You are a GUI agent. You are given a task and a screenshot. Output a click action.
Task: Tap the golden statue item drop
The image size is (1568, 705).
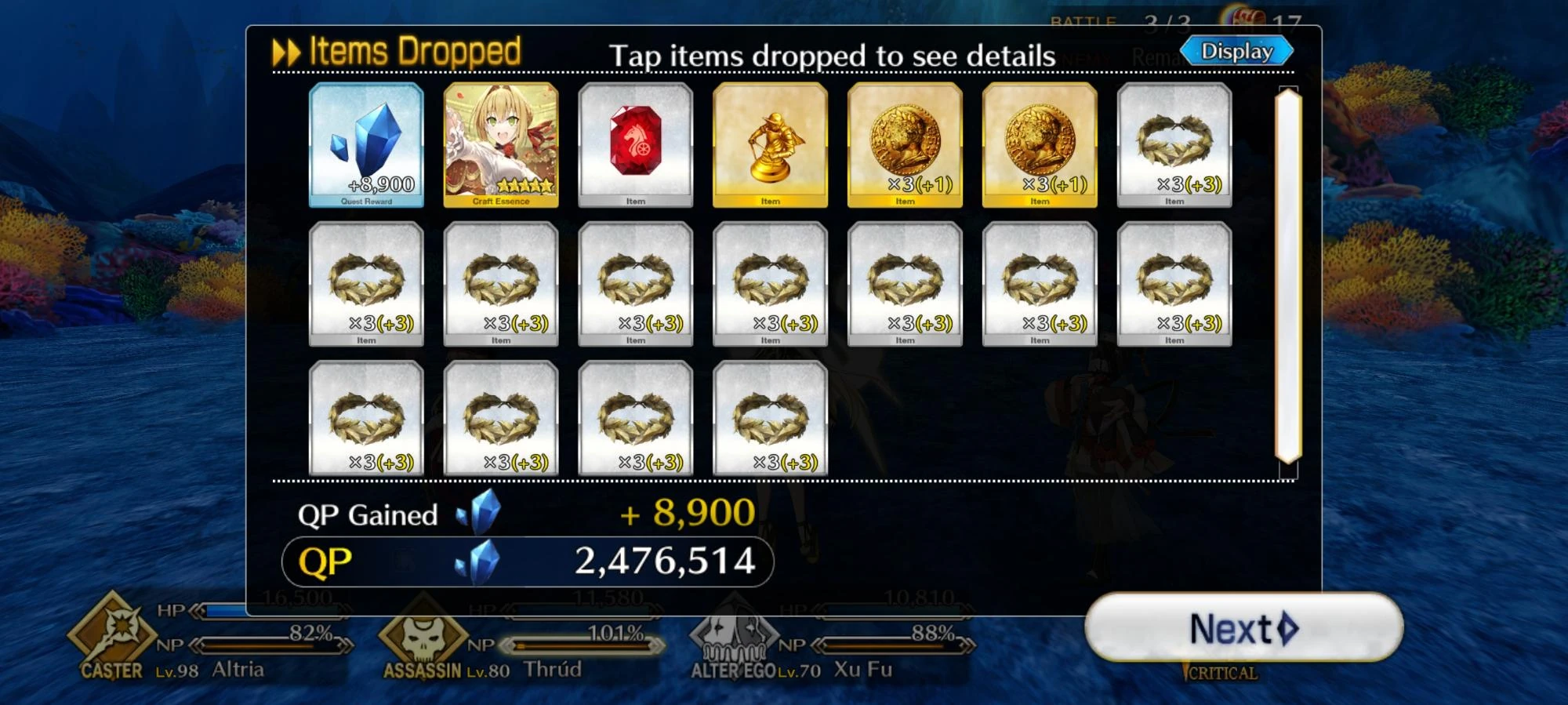(x=771, y=145)
